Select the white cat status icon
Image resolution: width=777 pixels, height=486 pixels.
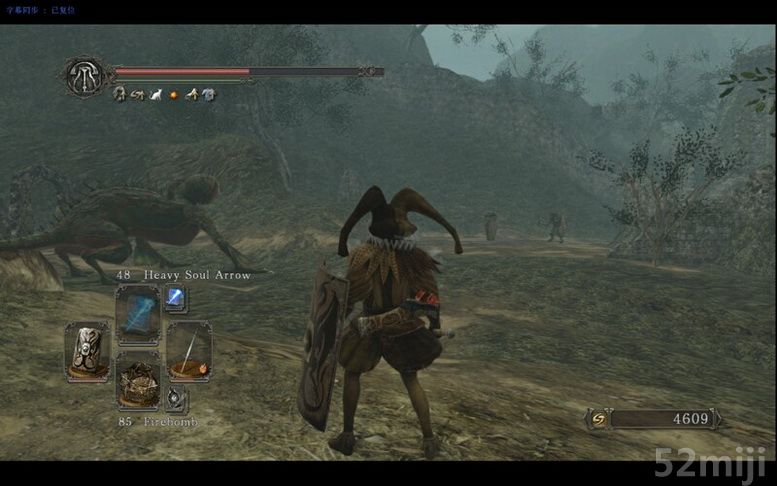[154, 95]
